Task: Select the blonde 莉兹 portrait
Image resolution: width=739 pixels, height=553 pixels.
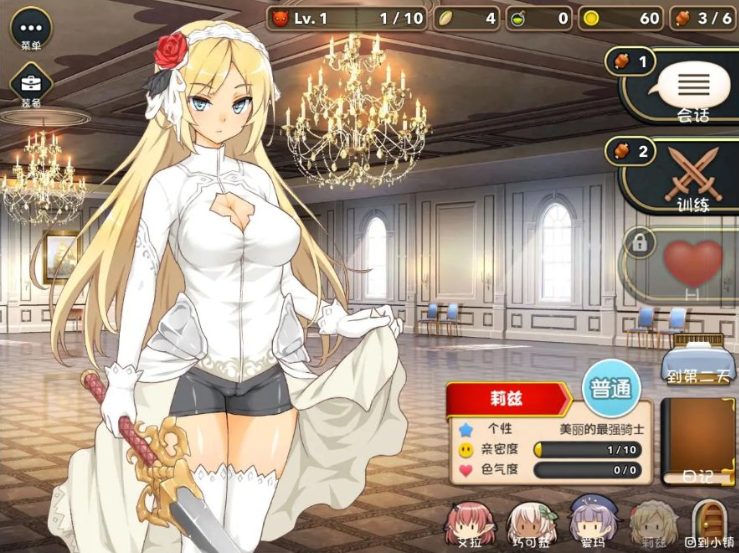Action: click(x=647, y=521)
